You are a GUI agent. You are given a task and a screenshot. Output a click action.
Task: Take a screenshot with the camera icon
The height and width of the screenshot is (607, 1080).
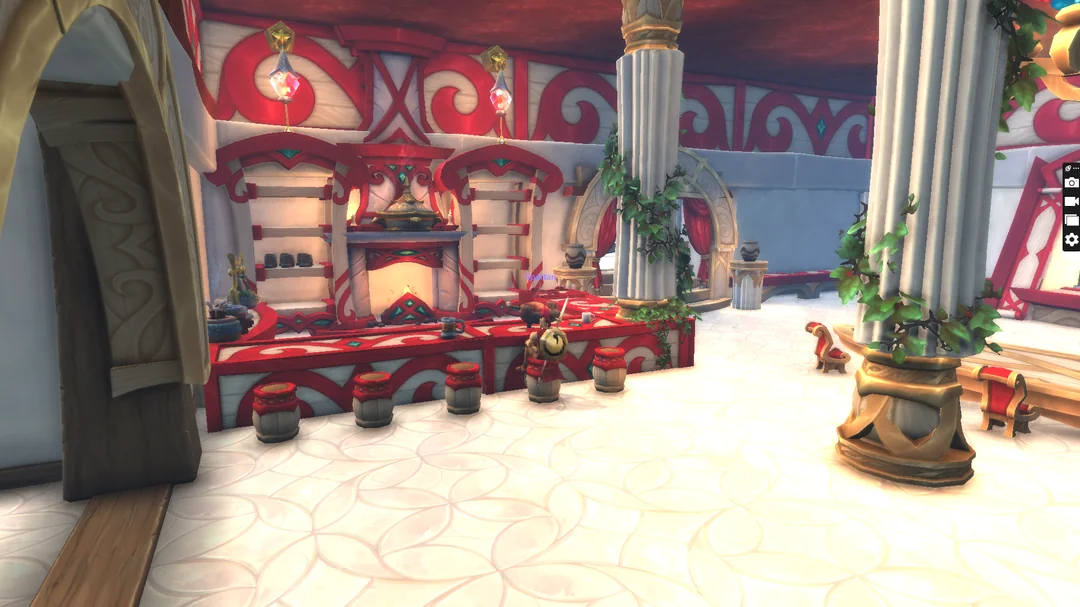click(x=1071, y=182)
